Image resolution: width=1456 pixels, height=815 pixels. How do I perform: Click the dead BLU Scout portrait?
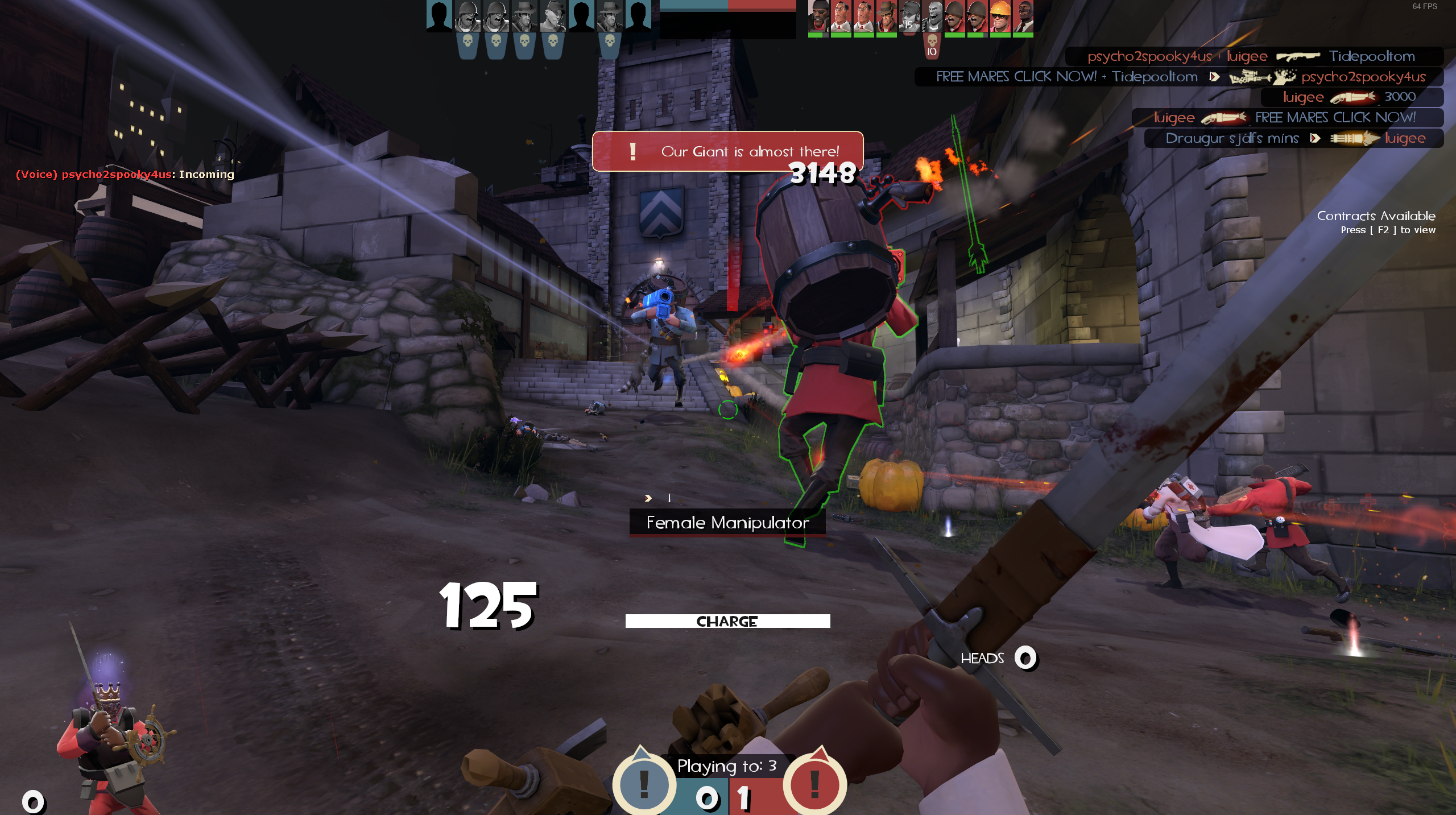click(553, 16)
